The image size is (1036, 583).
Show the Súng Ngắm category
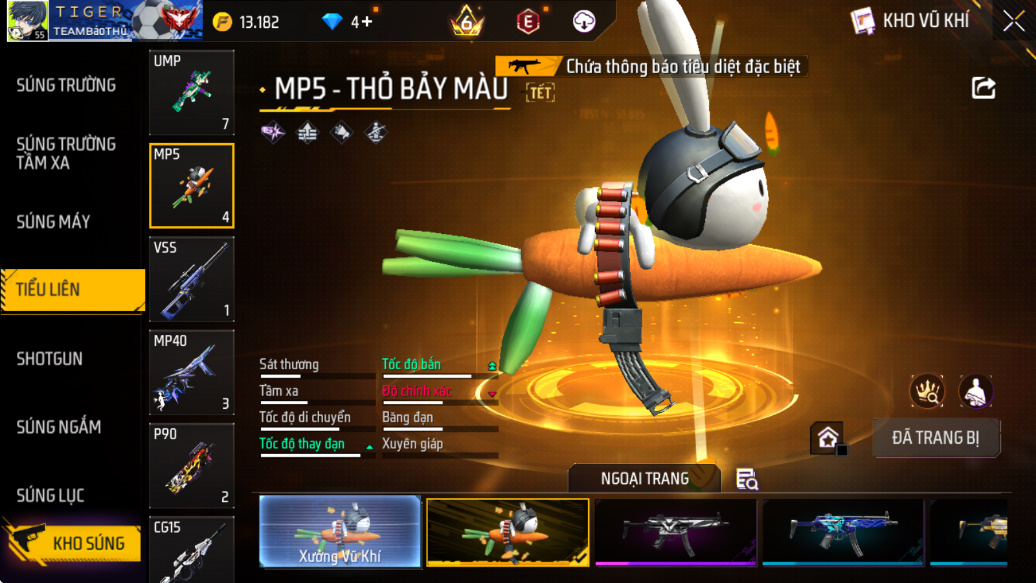(x=59, y=427)
